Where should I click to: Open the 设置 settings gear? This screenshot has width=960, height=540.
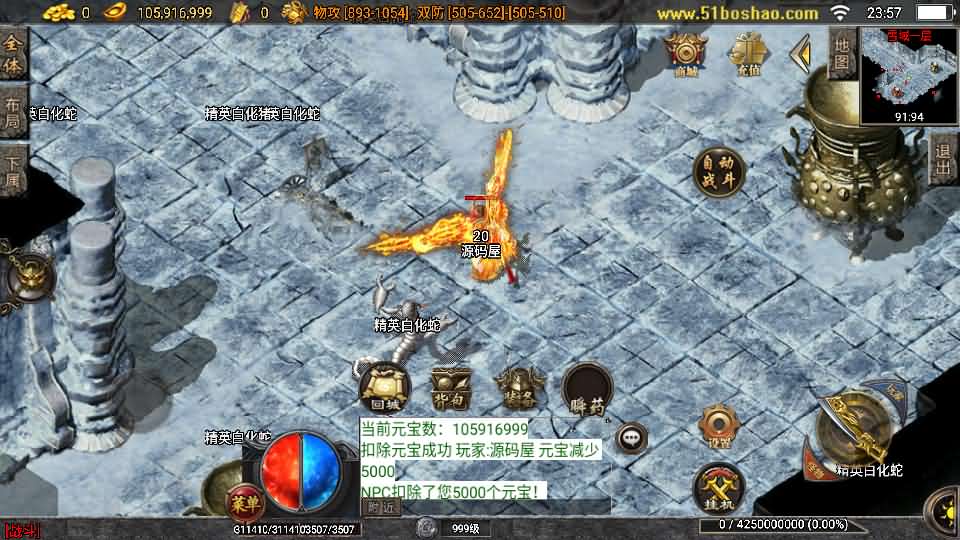719,427
